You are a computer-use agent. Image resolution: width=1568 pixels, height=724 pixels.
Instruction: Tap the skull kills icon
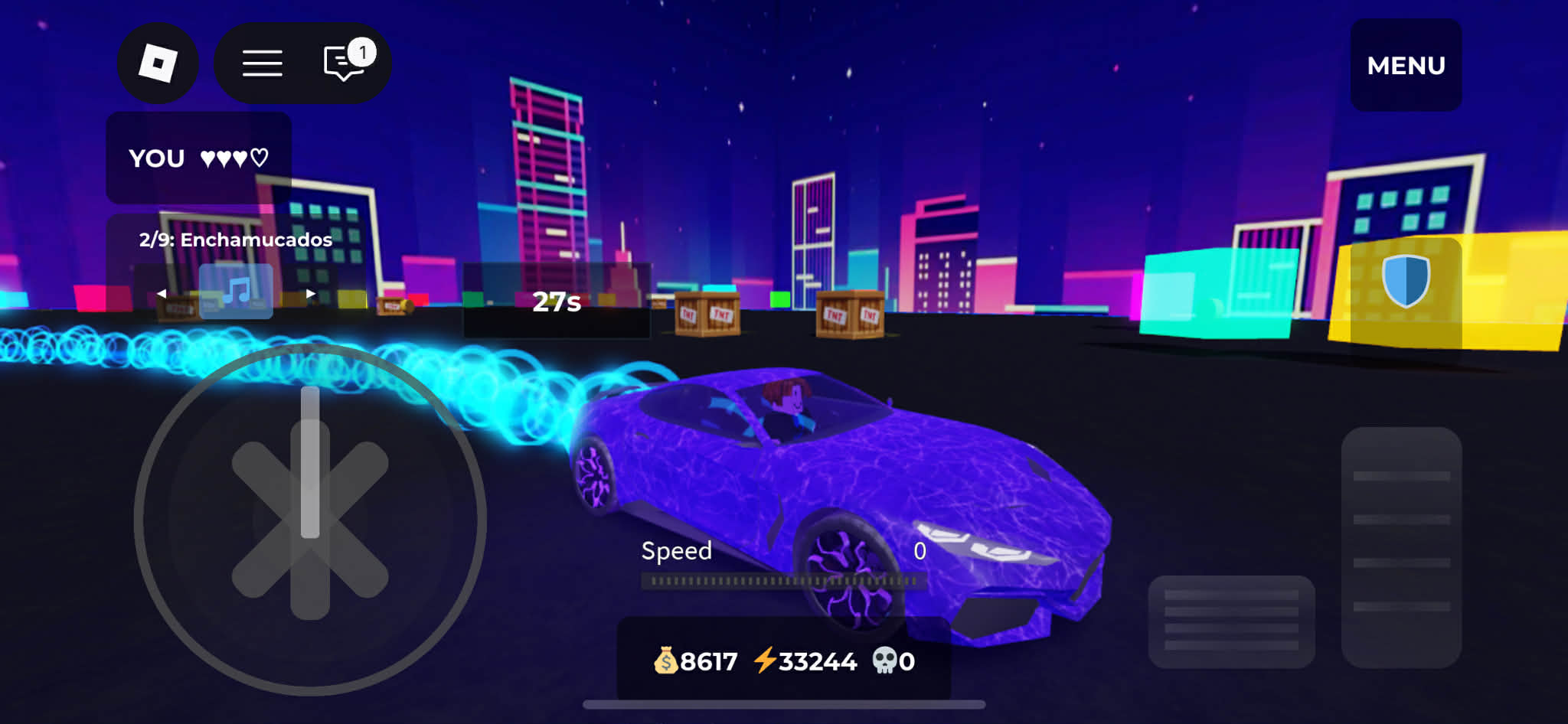click(886, 660)
